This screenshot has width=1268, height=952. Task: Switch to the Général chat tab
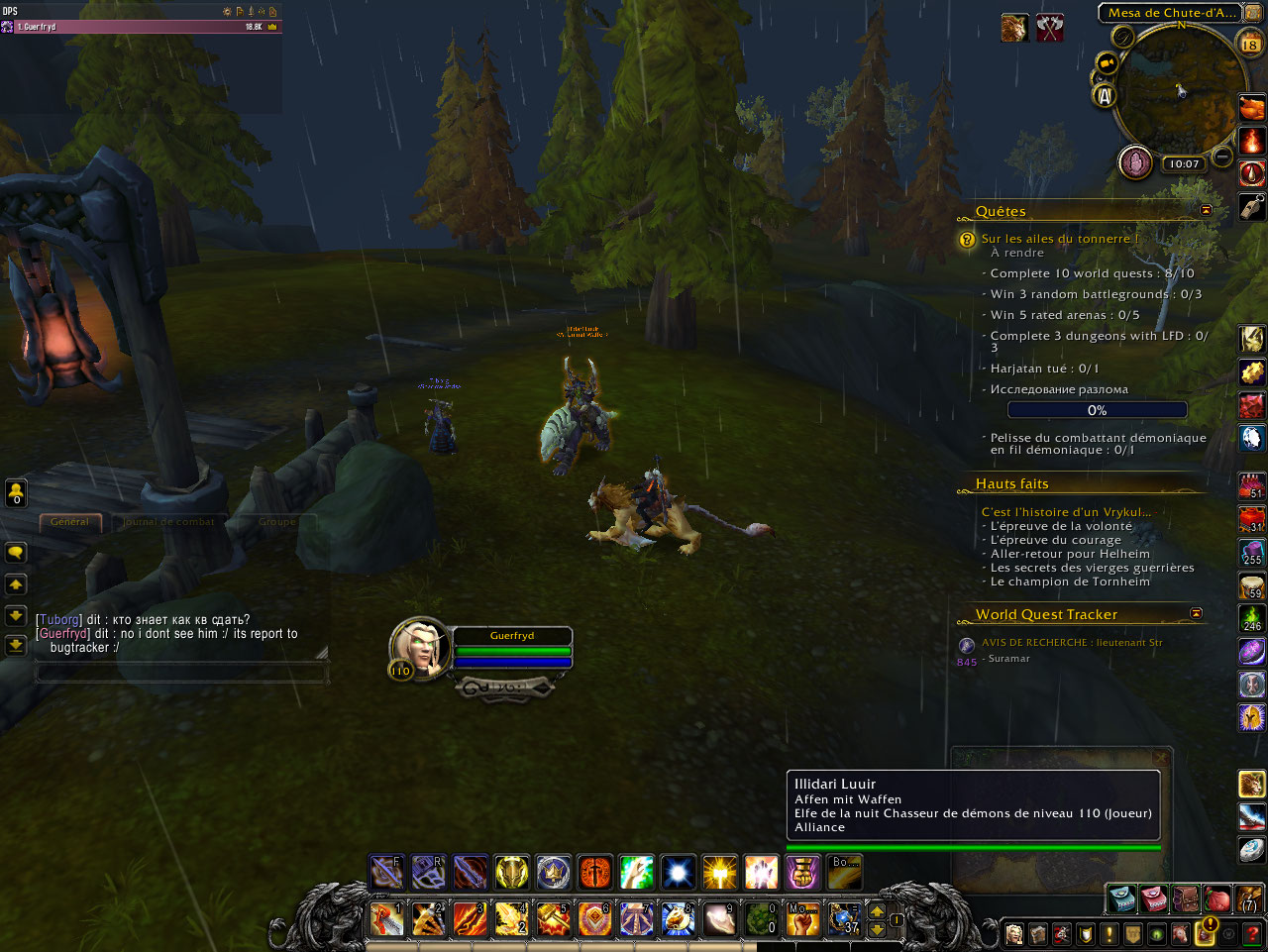(x=69, y=522)
